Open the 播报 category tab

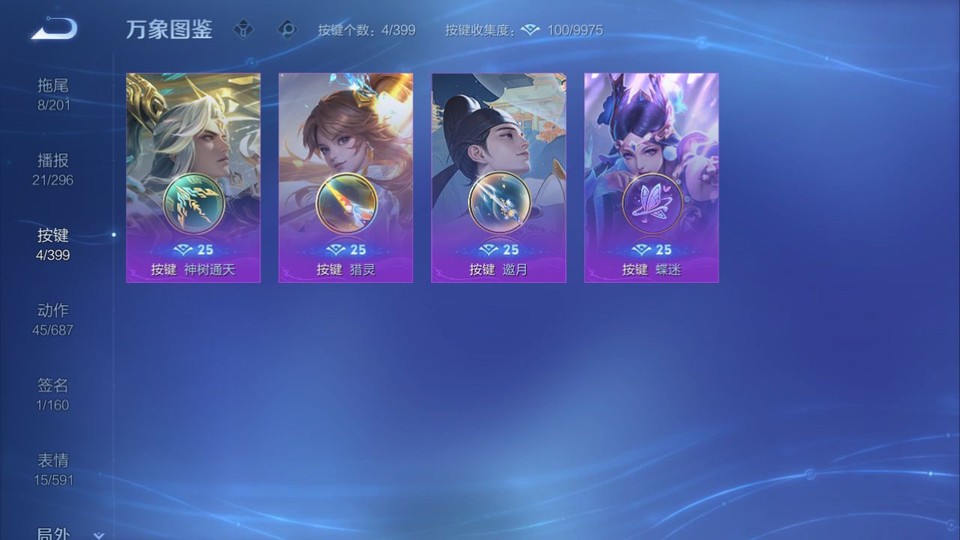54,169
